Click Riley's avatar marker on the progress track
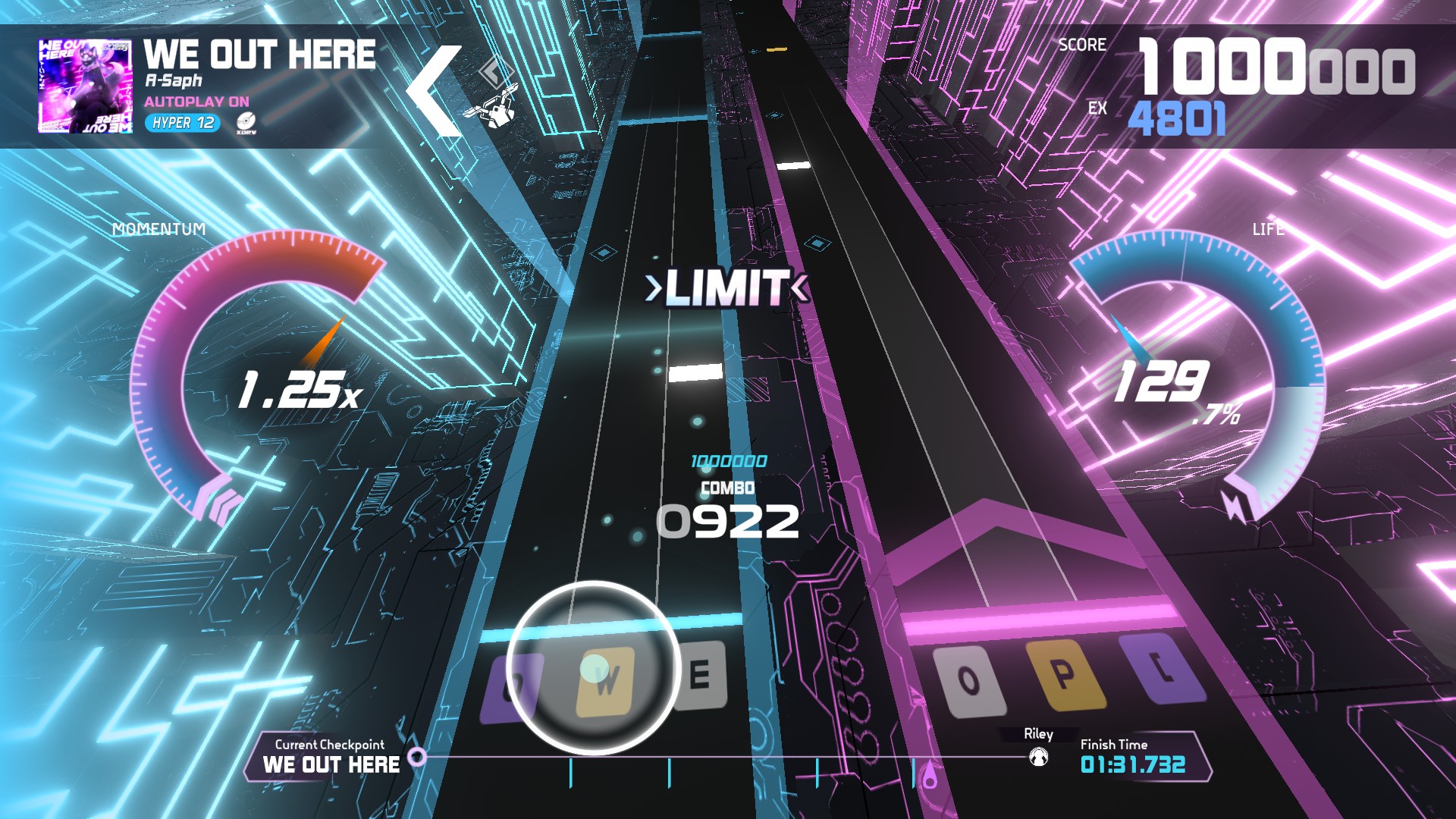The height and width of the screenshot is (819, 1456). [1038, 757]
